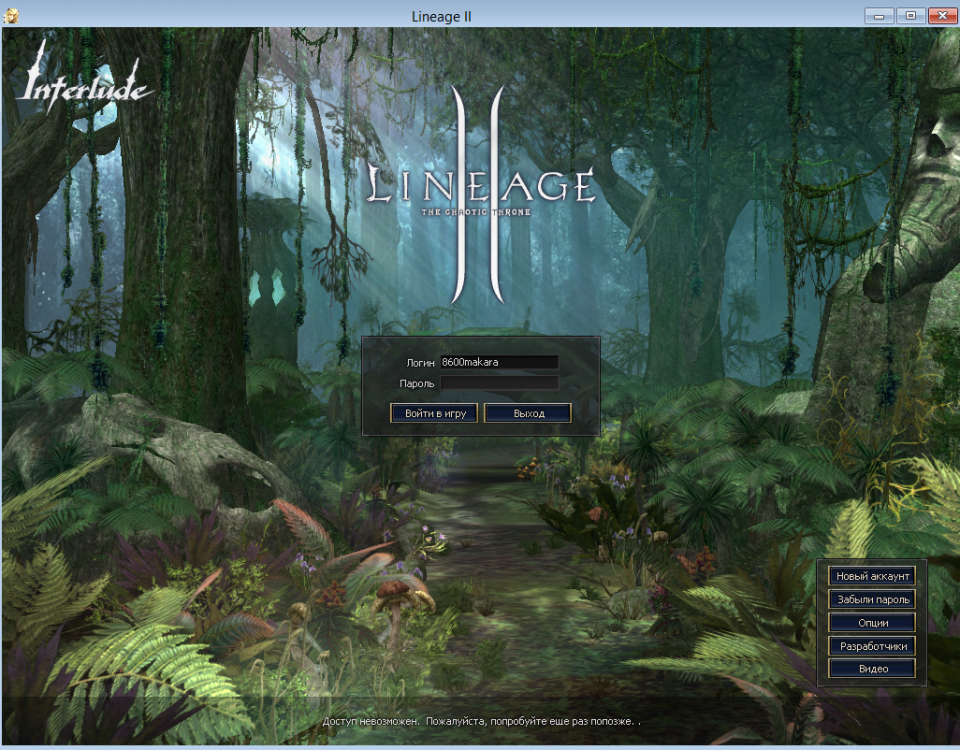Click the Логин input field
Screen dimensions: 960x750
499,362
